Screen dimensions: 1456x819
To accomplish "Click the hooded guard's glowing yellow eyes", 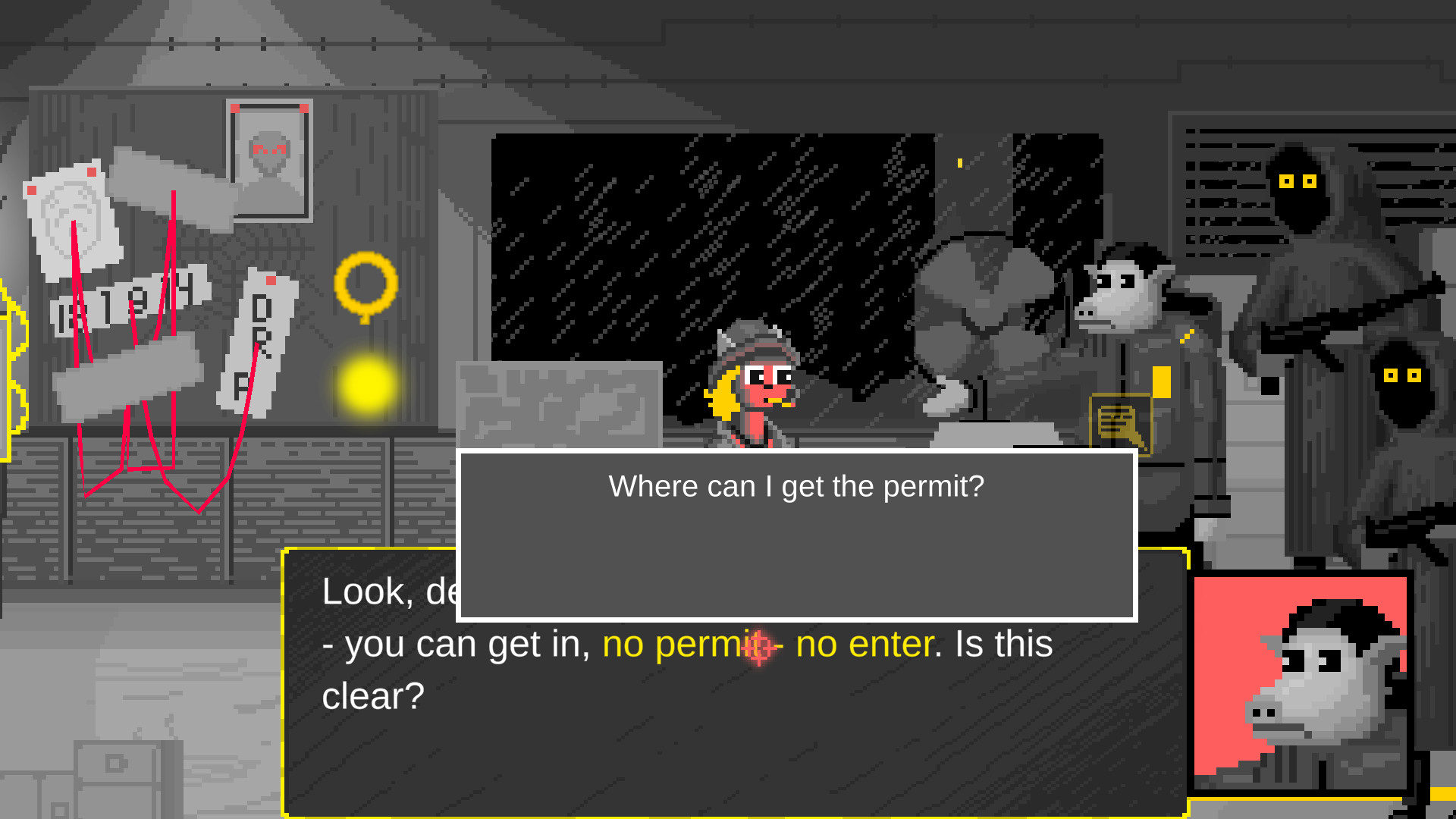I will pyautogui.click(x=1297, y=180).
